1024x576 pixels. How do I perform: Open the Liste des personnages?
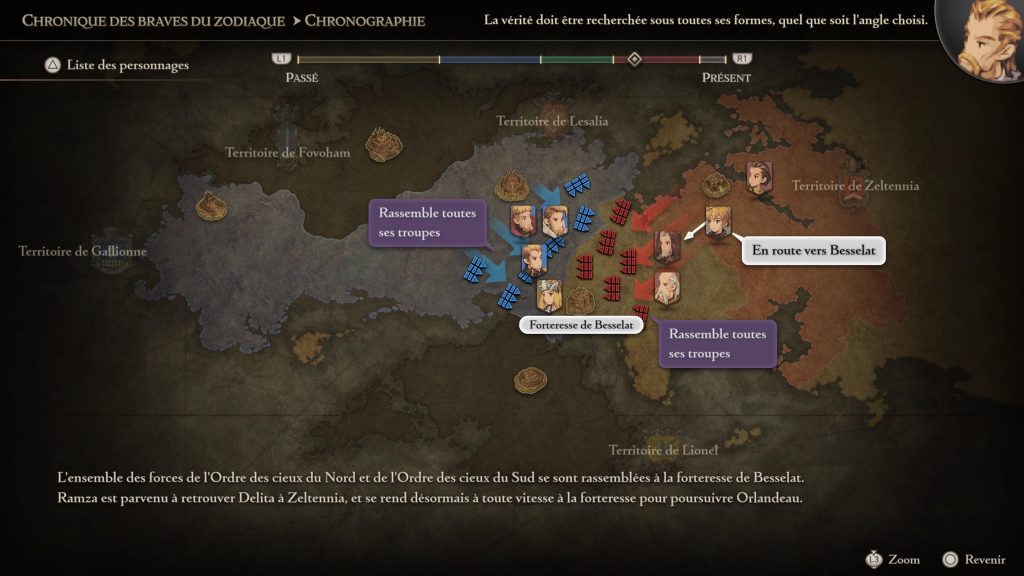[116, 66]
